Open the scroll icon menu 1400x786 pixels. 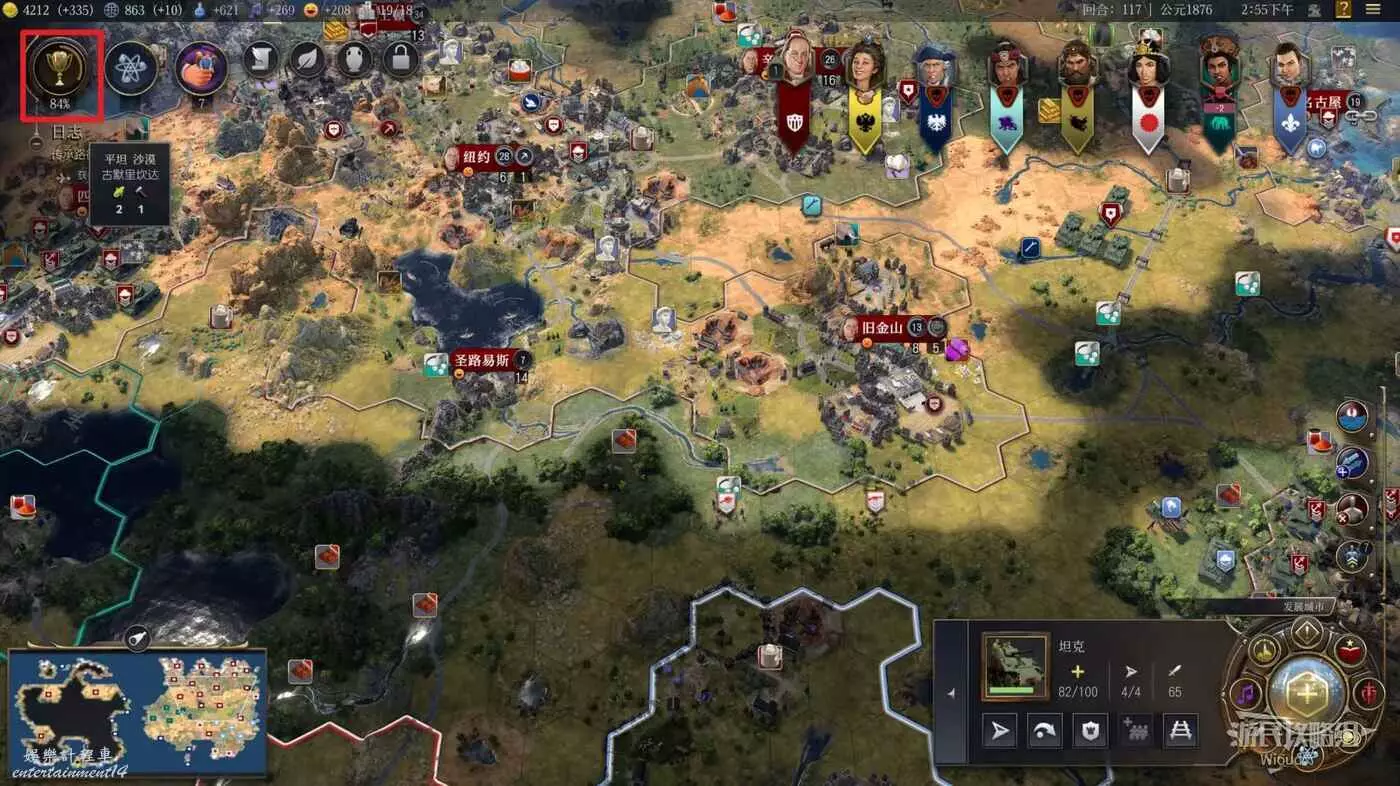coord(261,60)
